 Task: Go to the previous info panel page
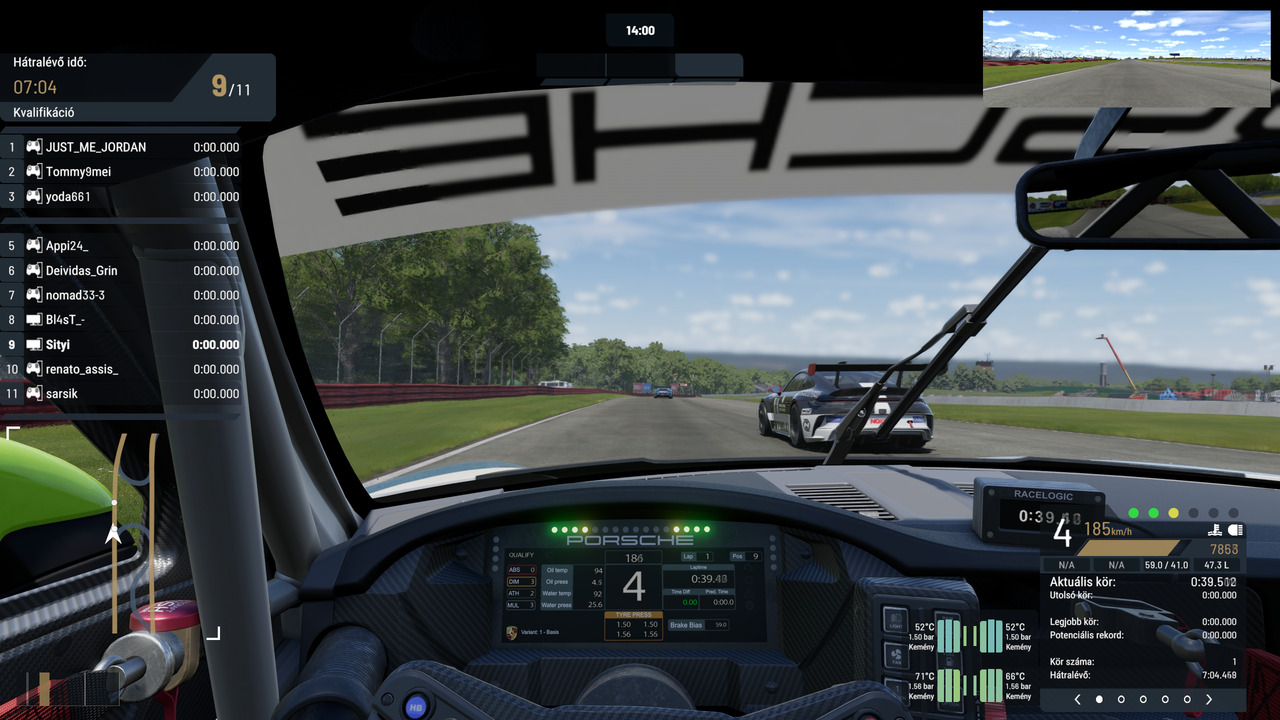coord(1077,700)
